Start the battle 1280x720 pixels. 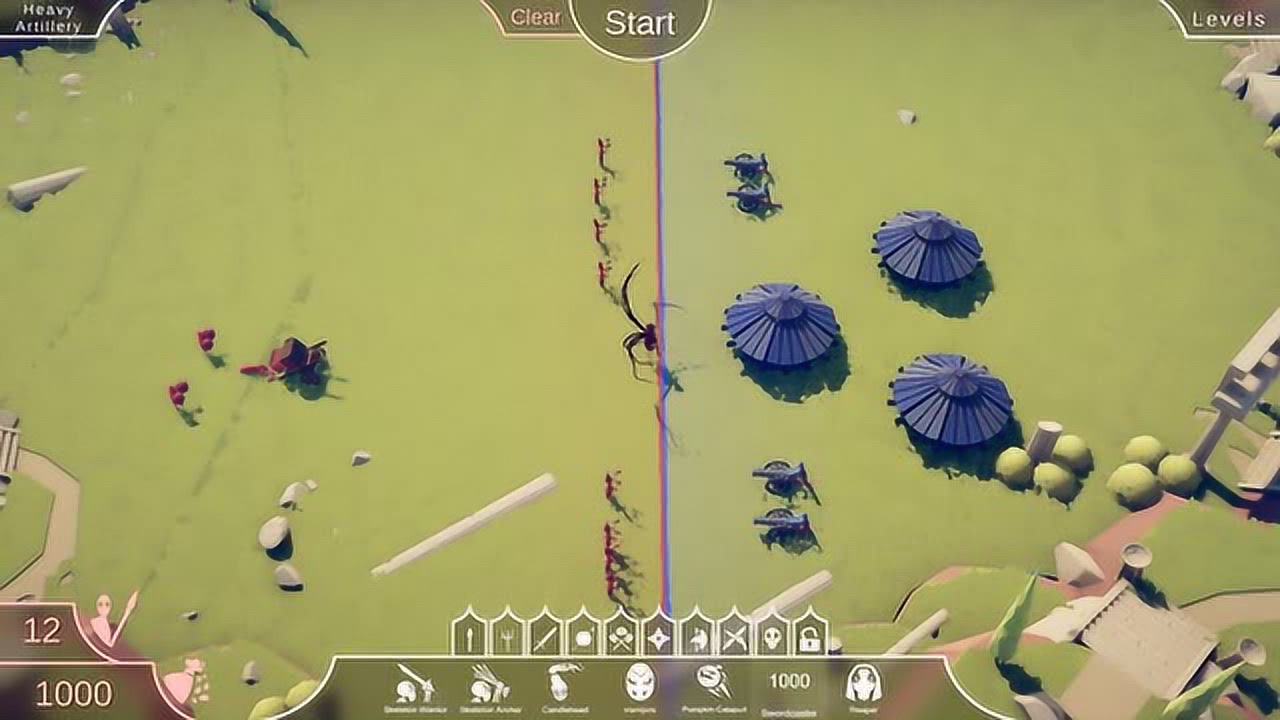coord(640,23)
